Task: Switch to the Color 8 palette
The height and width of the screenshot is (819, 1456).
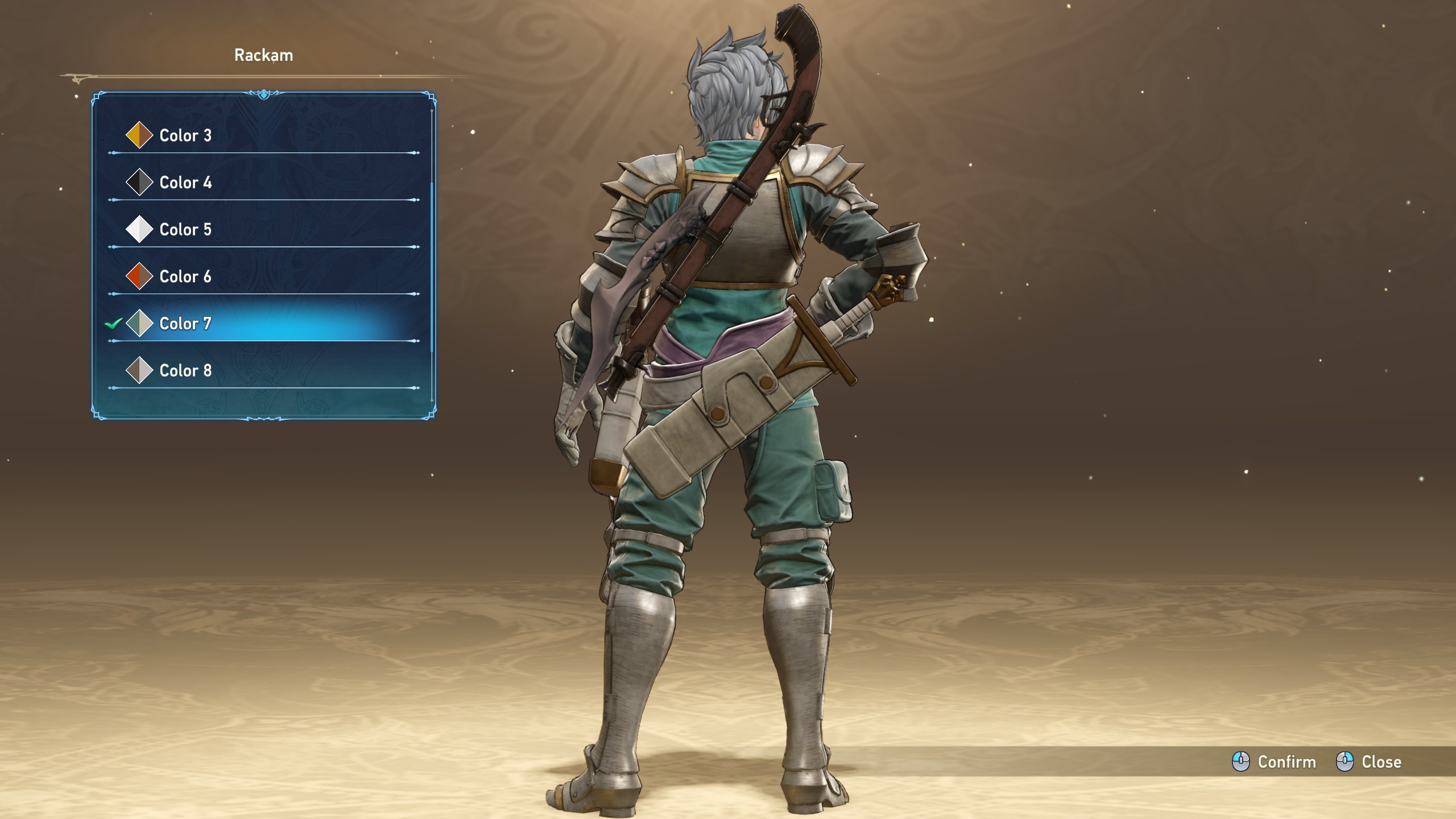Action: click(185, 371)
